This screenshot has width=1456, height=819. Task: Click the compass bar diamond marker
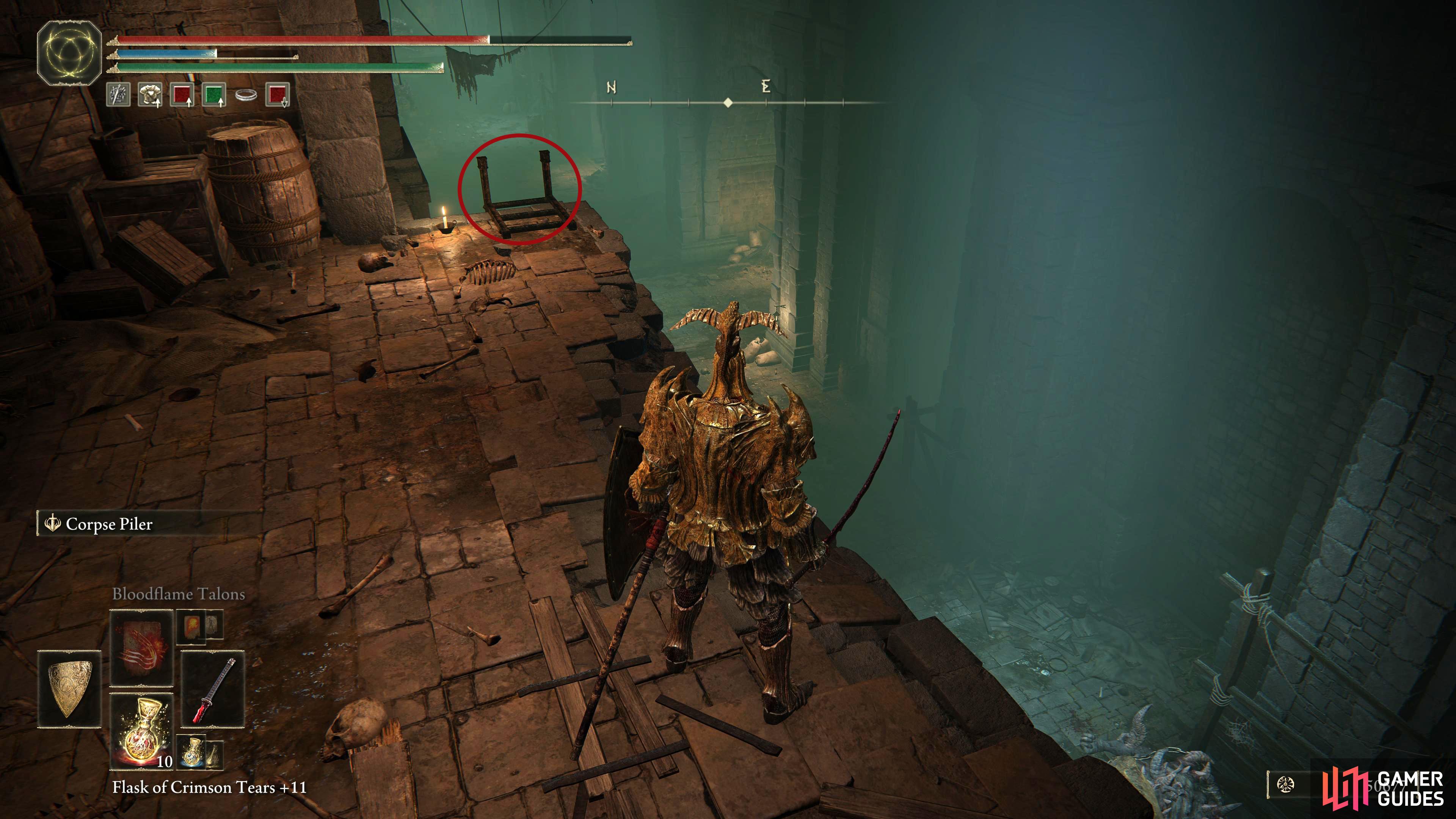pyautogui.click(x=728, y=102)
